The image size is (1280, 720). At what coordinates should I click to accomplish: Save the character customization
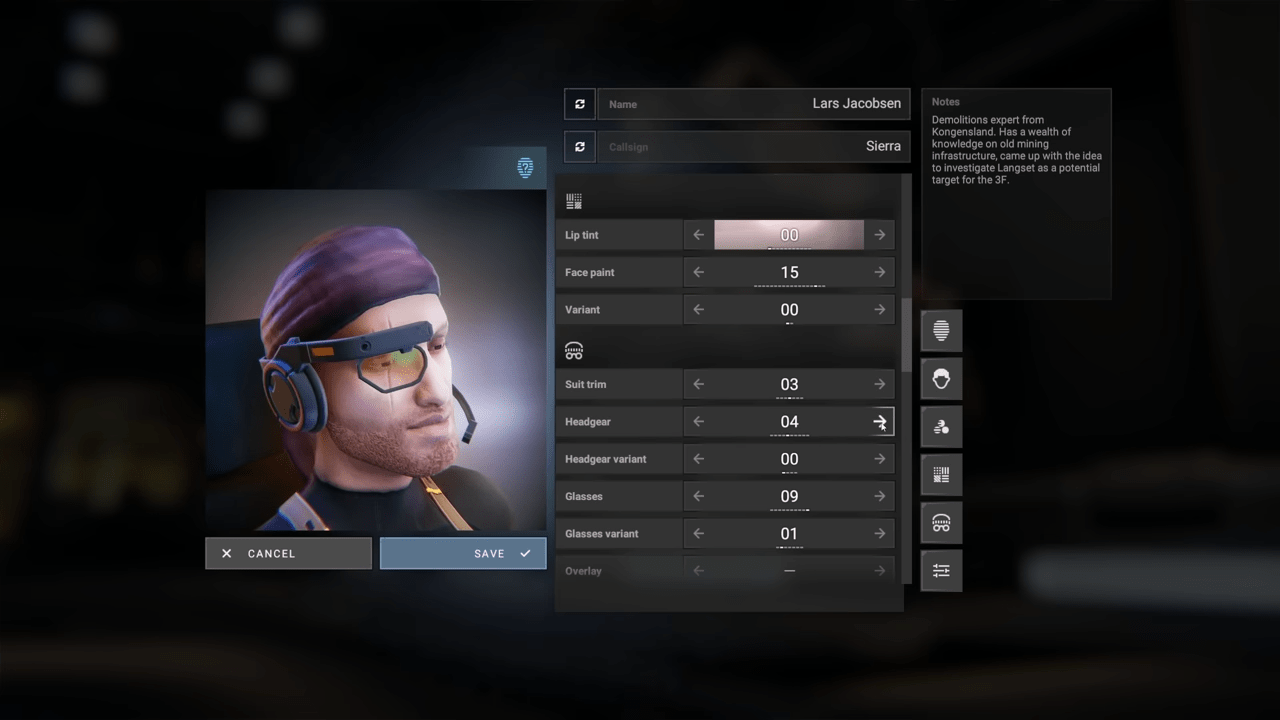tap(463, 553)
